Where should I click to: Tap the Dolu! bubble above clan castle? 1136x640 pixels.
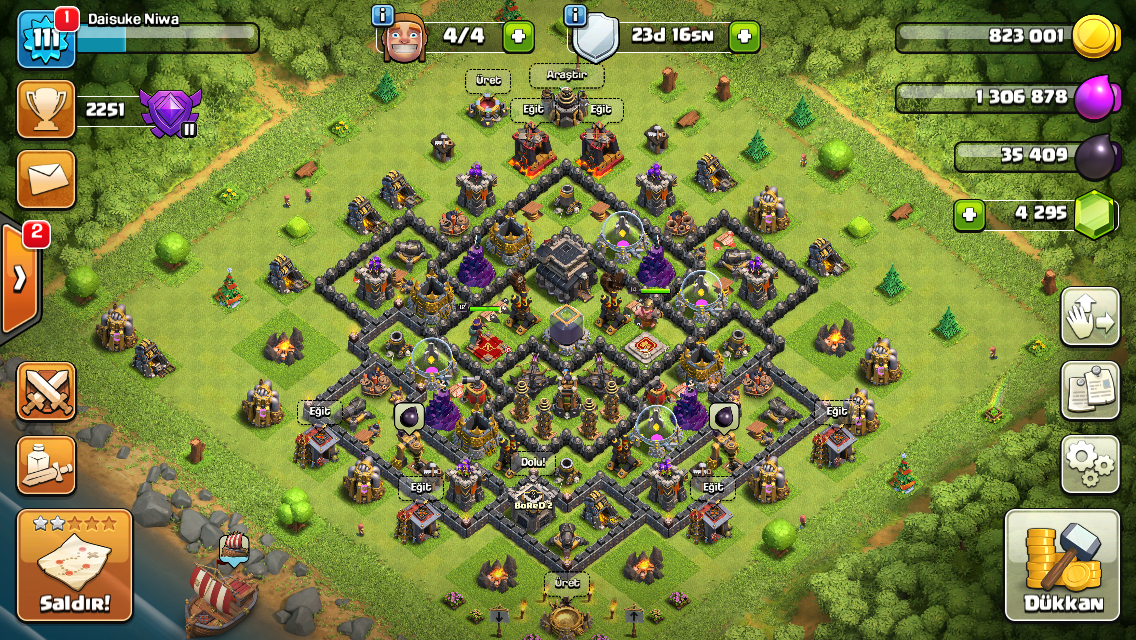pyautogui.click(x=535, y=464)
